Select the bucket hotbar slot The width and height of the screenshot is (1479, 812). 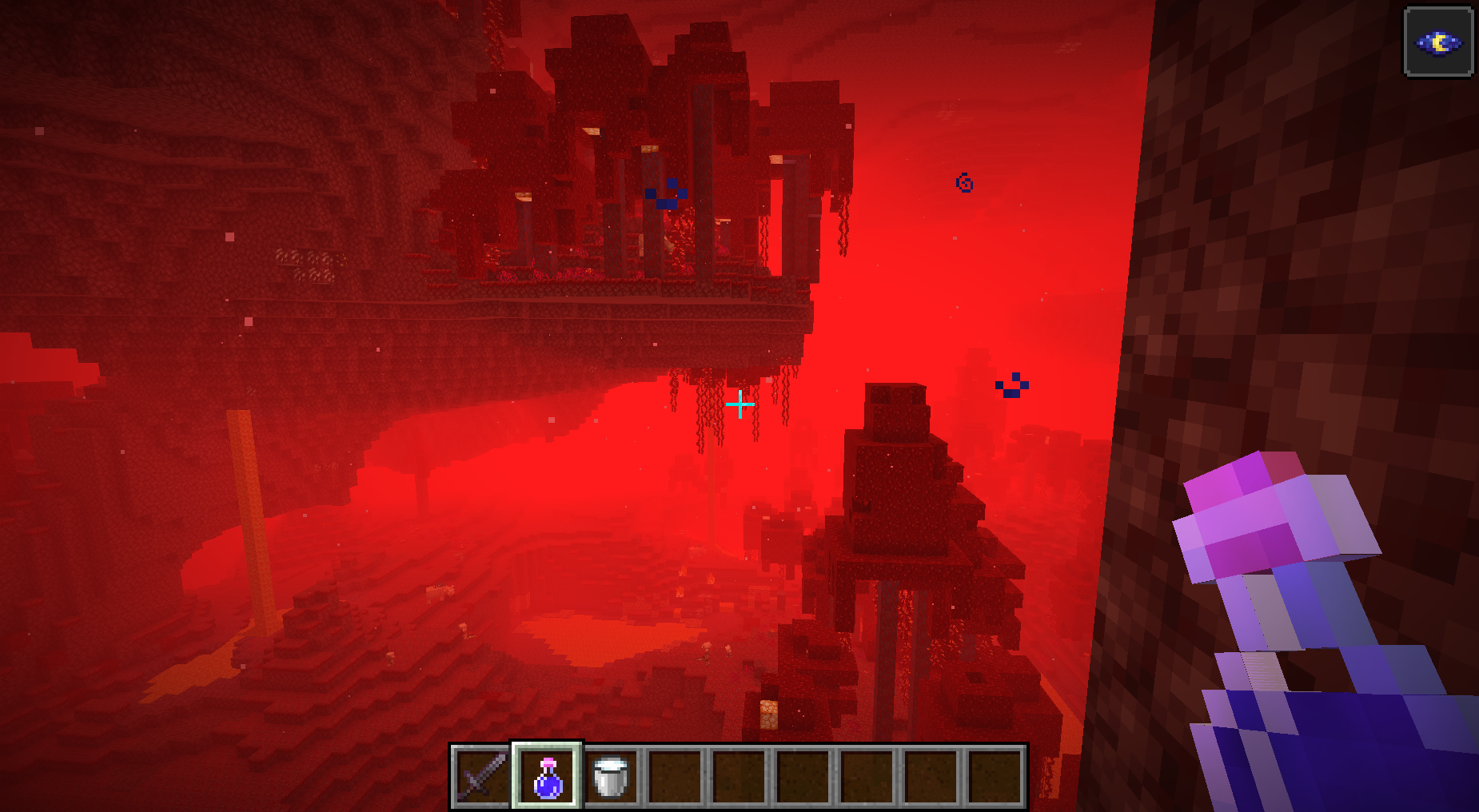pyautogui.click(x=612, y=776)
